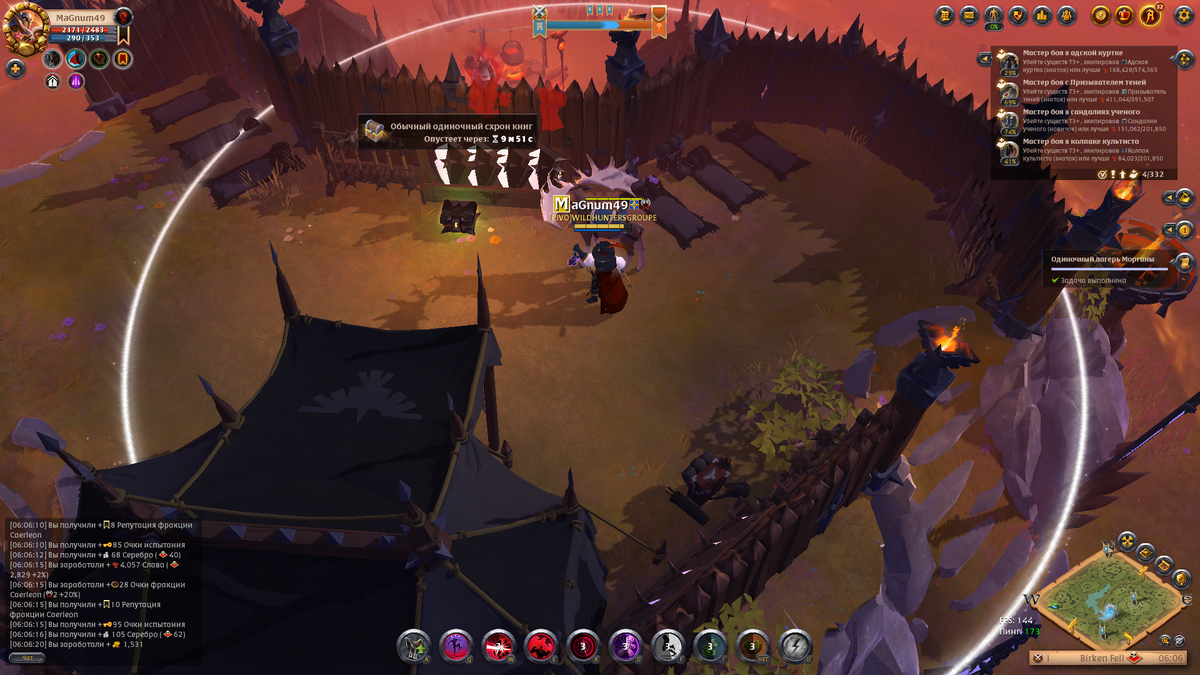Open the character figure destiny board icon
The image size is (1200, 675).
[994, 15]
